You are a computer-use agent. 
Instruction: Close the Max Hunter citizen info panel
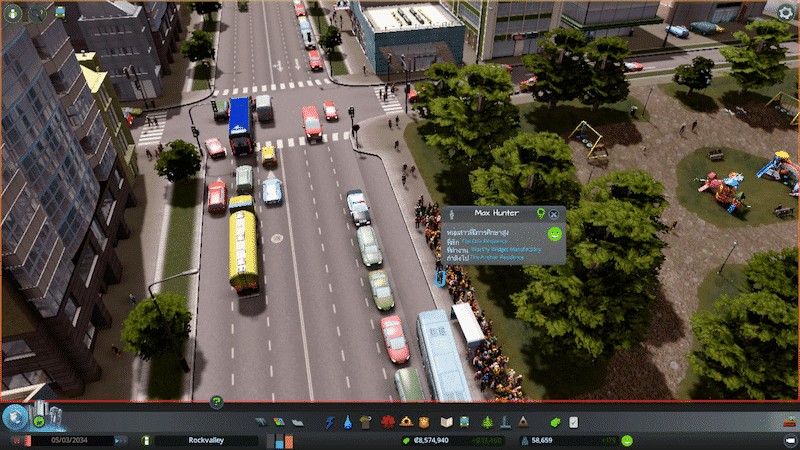click(554, 214)
